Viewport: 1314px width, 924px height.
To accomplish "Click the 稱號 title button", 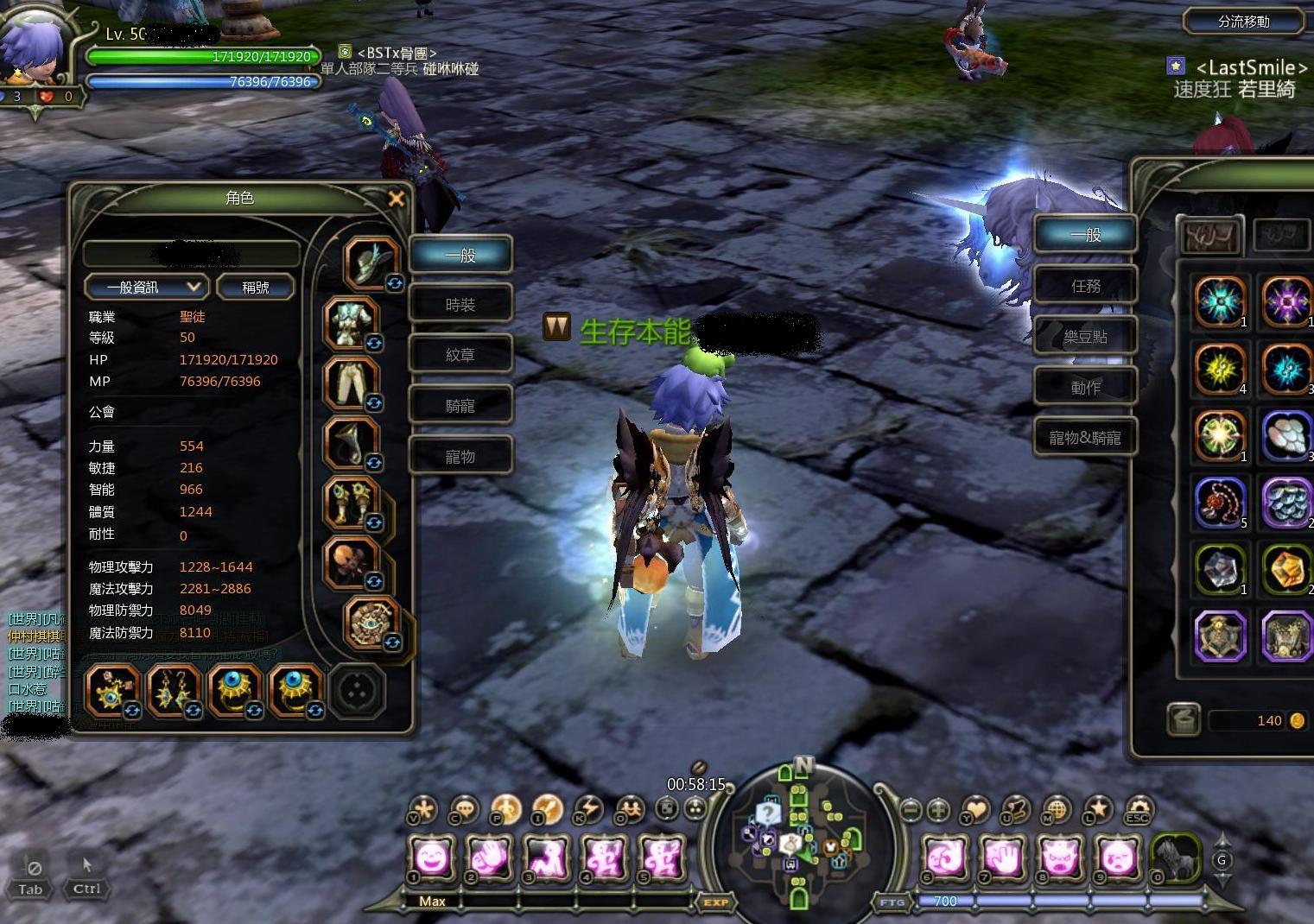I will tap(255, 287).
